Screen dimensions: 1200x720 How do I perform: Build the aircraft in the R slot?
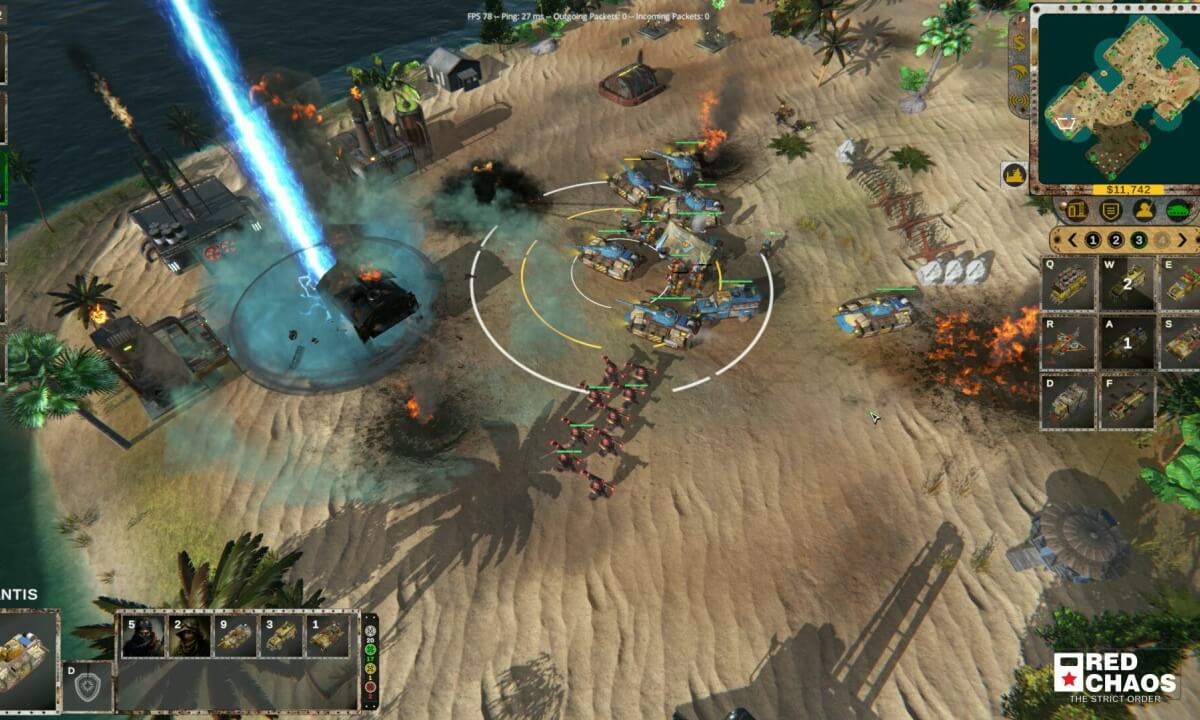tap(1068, 343)
